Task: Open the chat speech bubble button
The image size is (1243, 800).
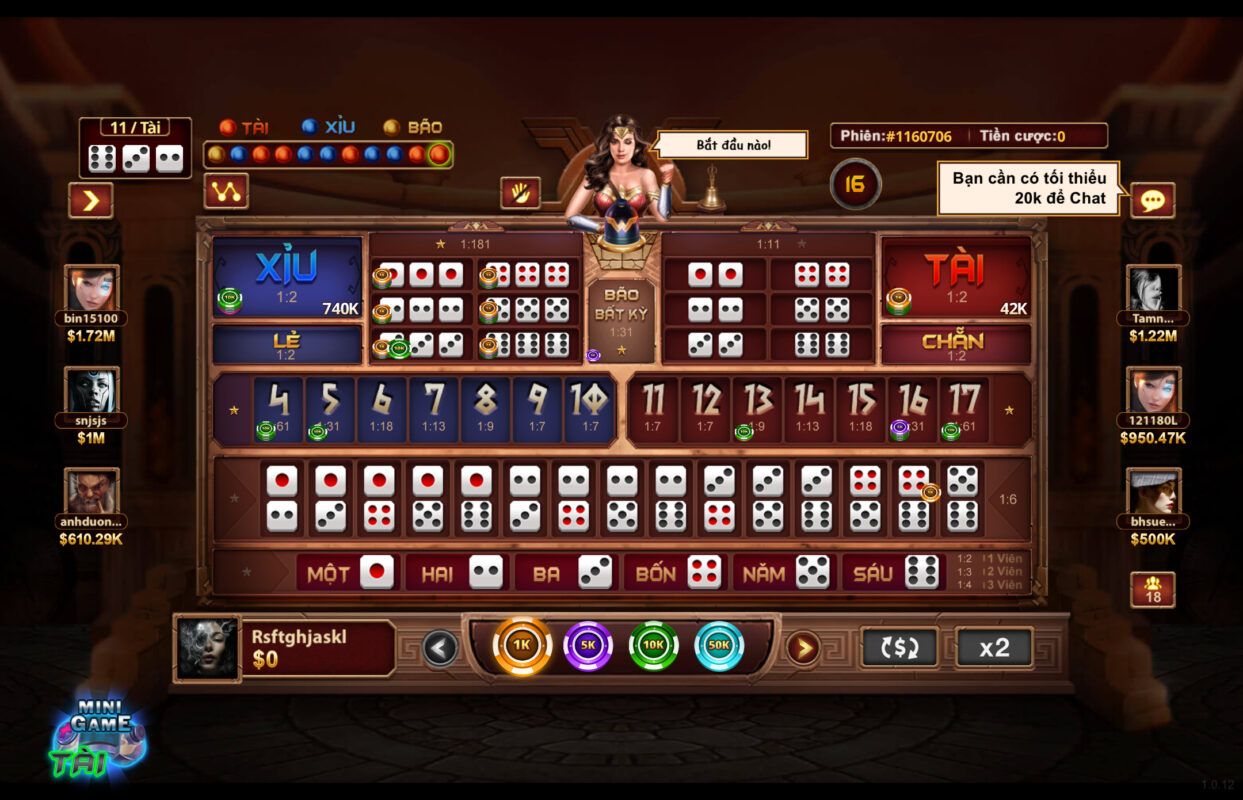Action: tap(1152, 200)
